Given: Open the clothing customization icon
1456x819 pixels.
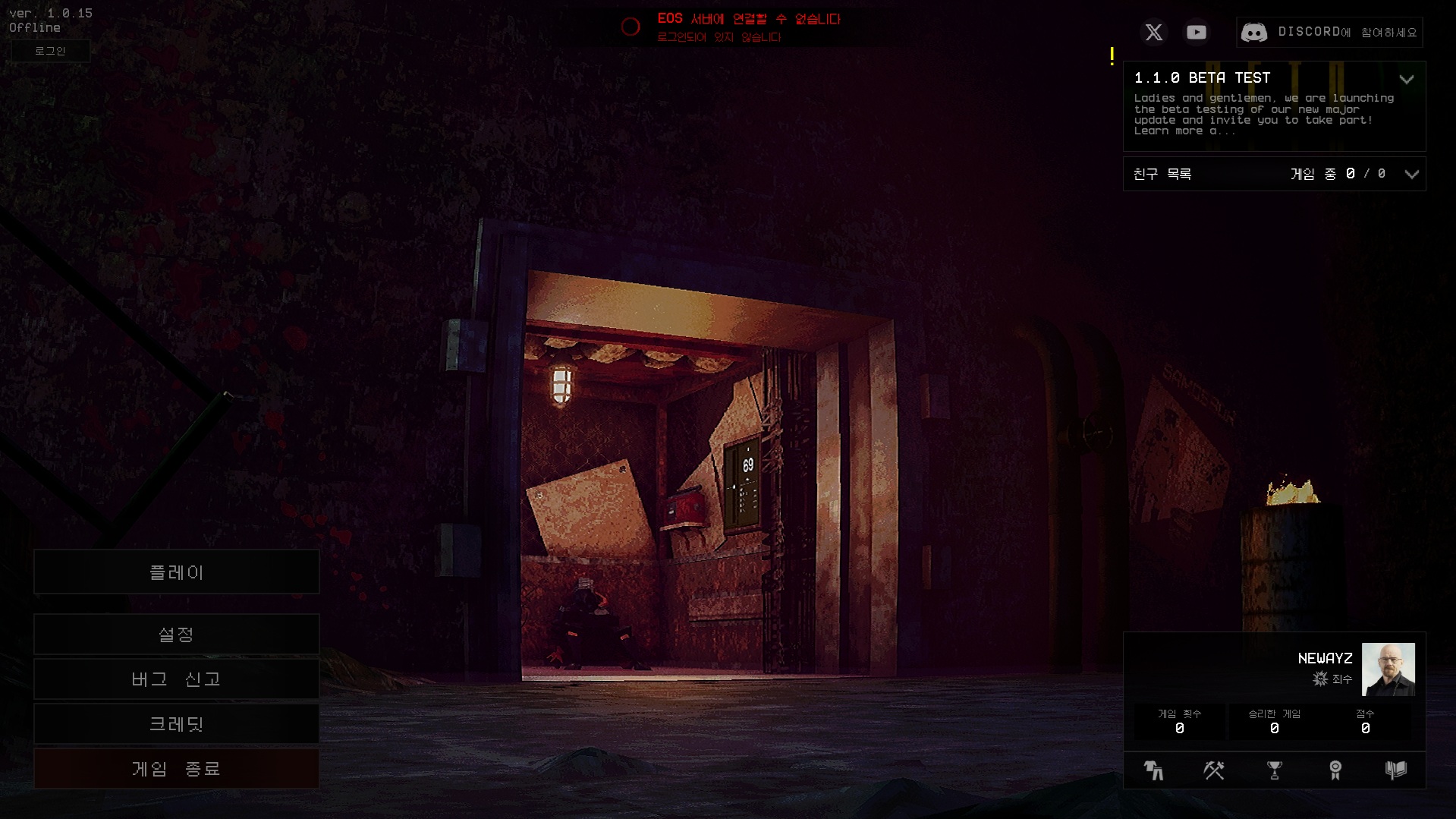Looking at the screenshot, I should pos(1153,770).
